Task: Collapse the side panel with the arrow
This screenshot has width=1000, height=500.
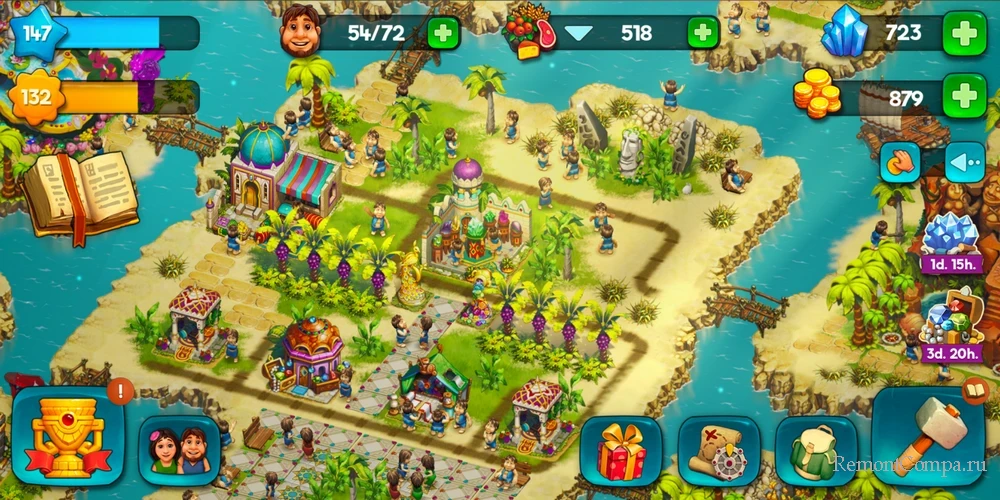Action: coord(965,162)
